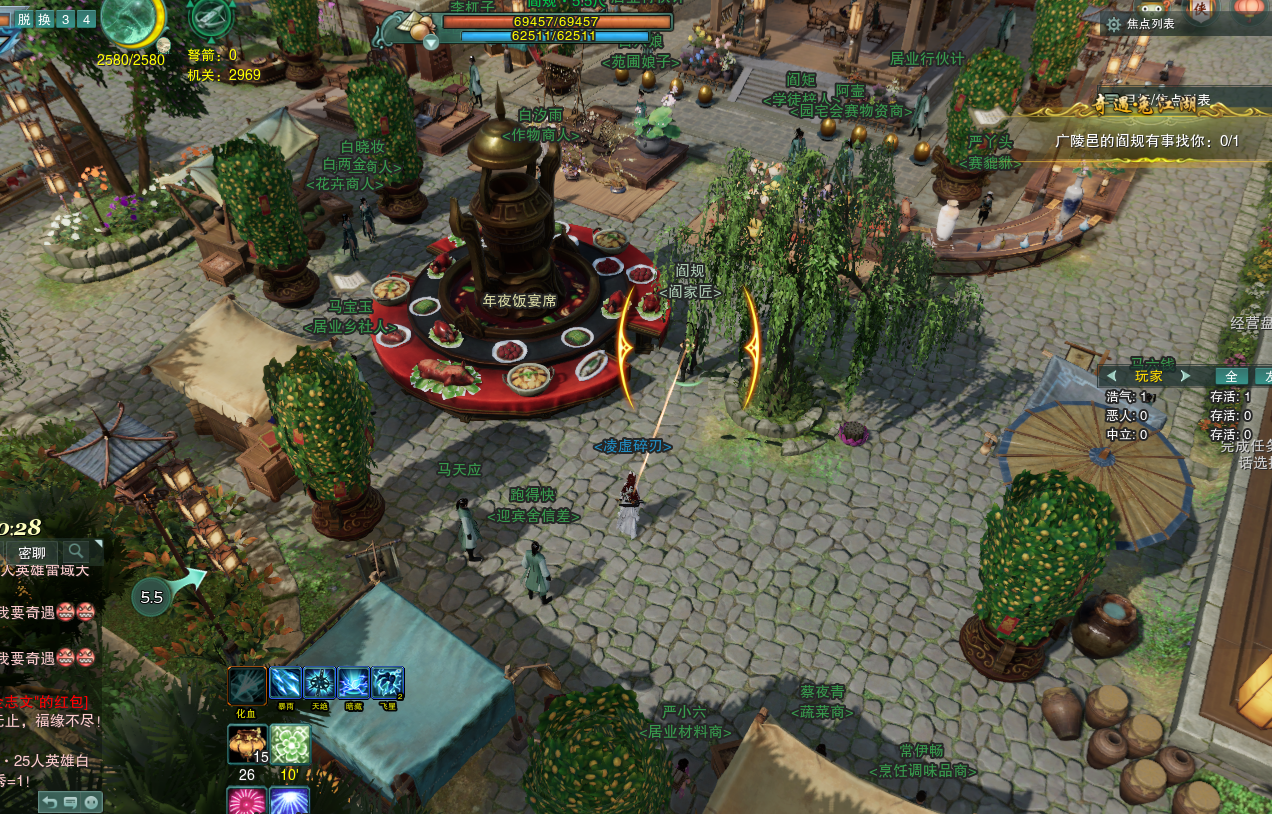Switch to set number 3

coord(66,19)
